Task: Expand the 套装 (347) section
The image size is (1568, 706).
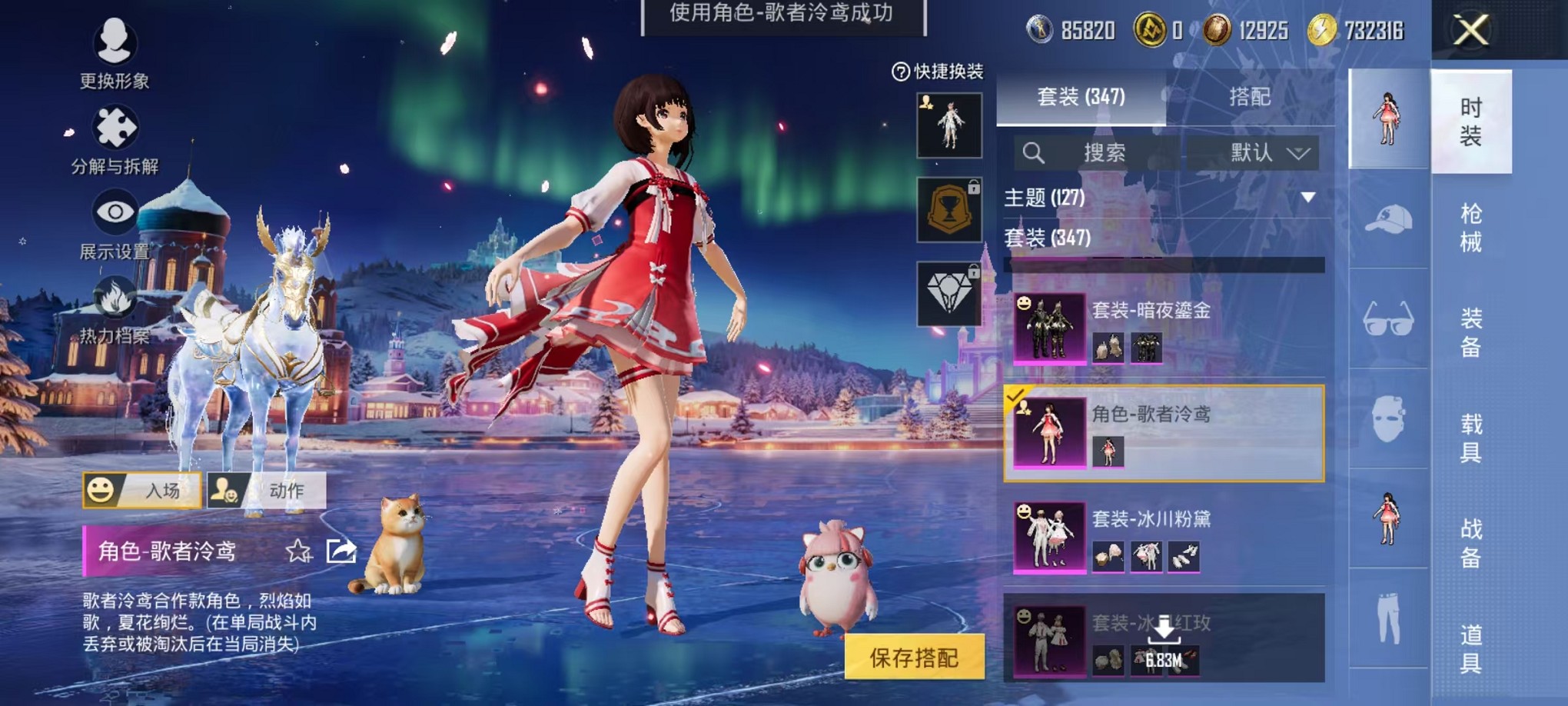Action: [x=1045, y=239]
